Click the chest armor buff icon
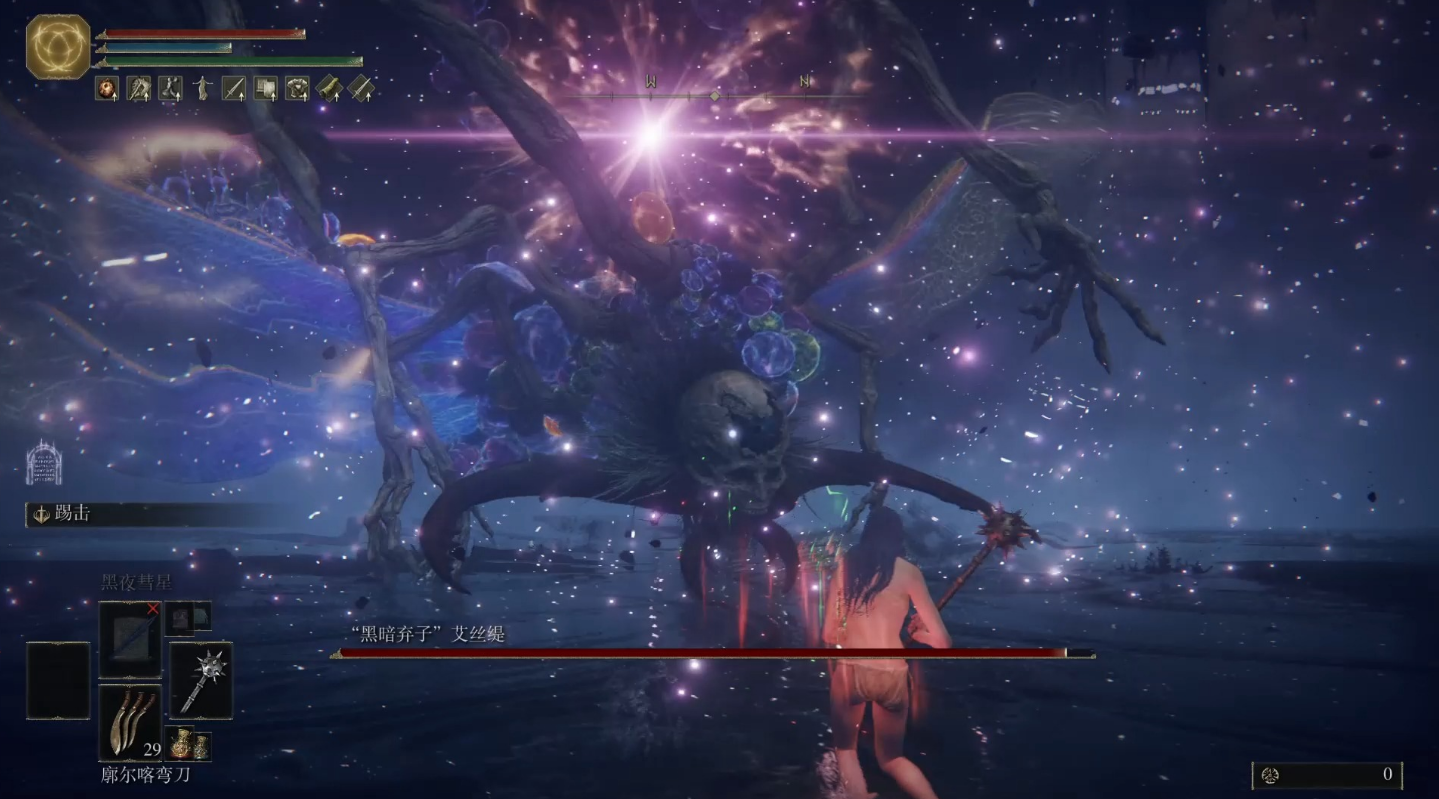 point(297,88)
